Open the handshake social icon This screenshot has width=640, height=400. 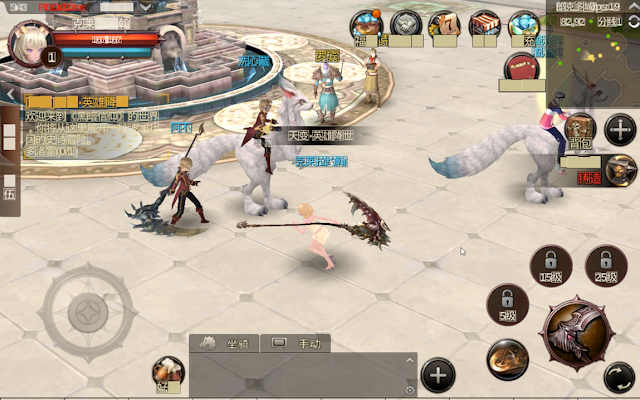(x=405, y=24)
